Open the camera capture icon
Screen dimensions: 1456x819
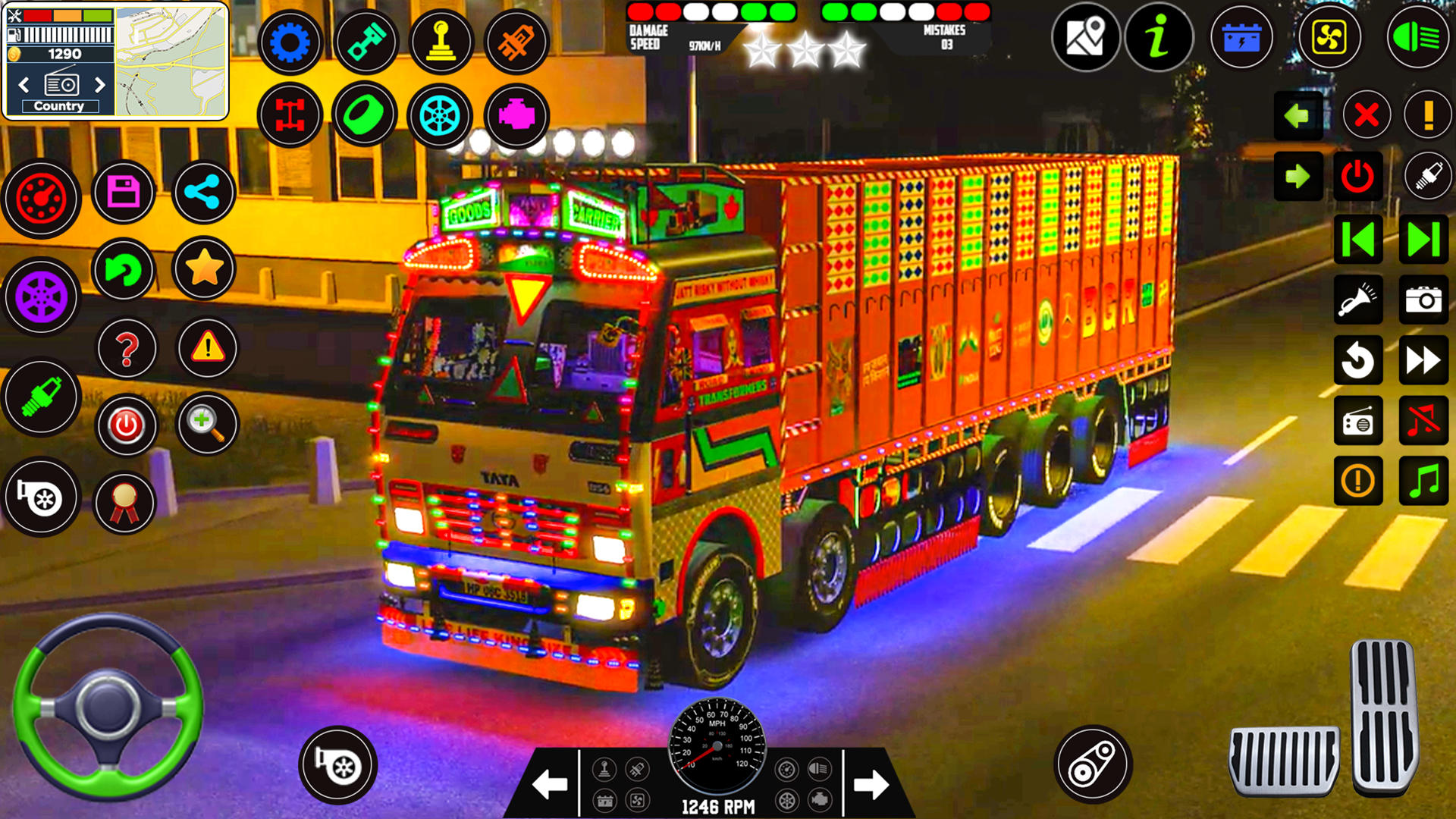point(1424,299)
